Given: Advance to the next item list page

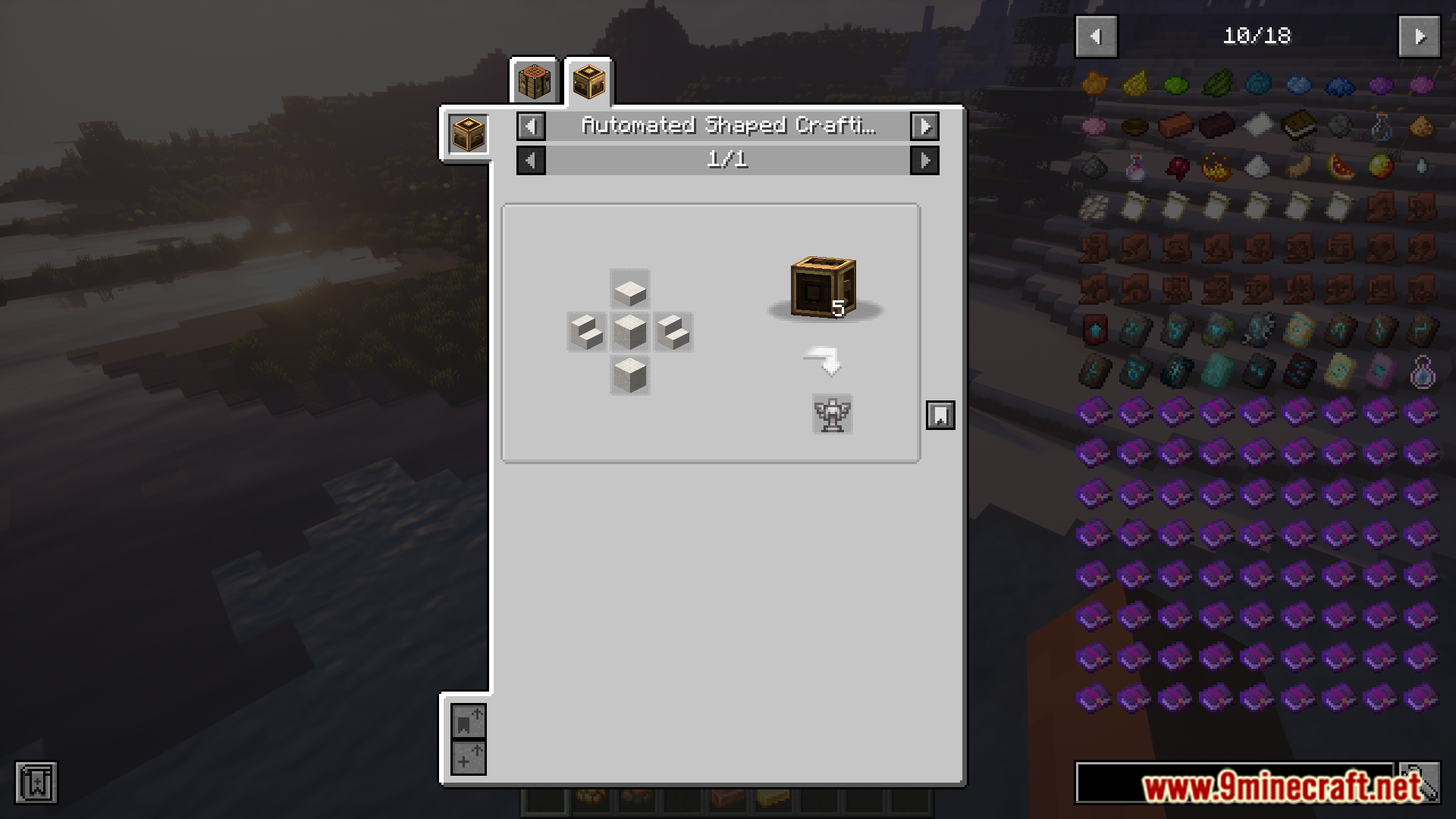Looking at the screenshot, I should coord(1420,36).
